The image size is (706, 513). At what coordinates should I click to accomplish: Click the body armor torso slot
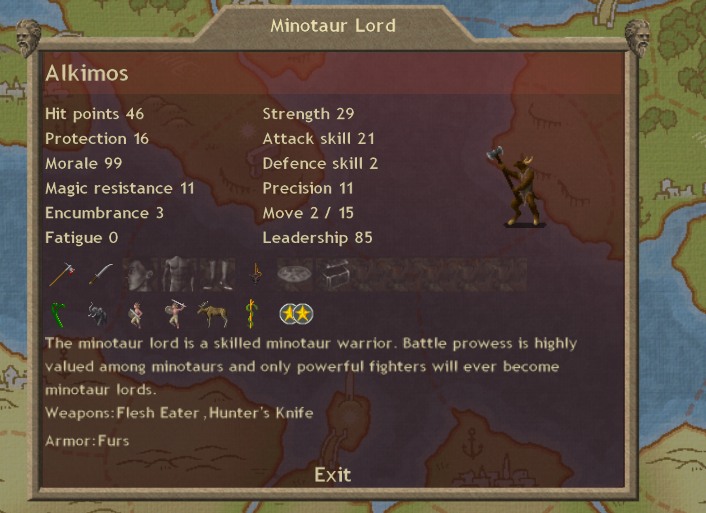tap(177, 274)
